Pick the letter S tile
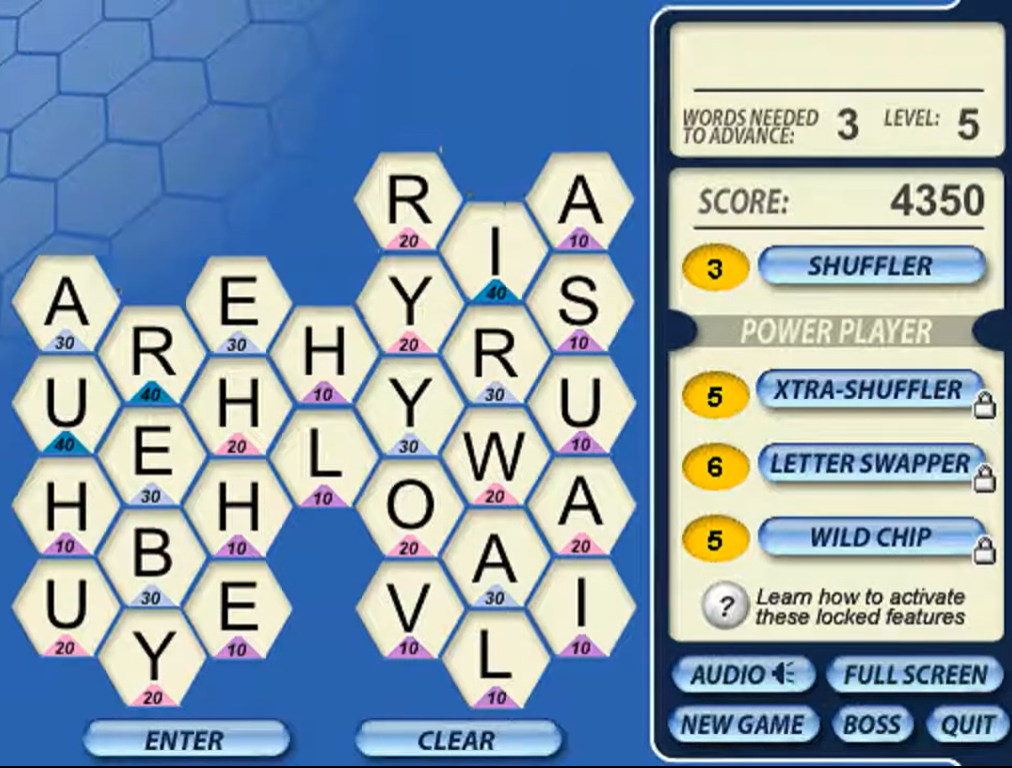Image resolution: width=1012 pixels, height=768 pixels. click(x=580, y=304)
